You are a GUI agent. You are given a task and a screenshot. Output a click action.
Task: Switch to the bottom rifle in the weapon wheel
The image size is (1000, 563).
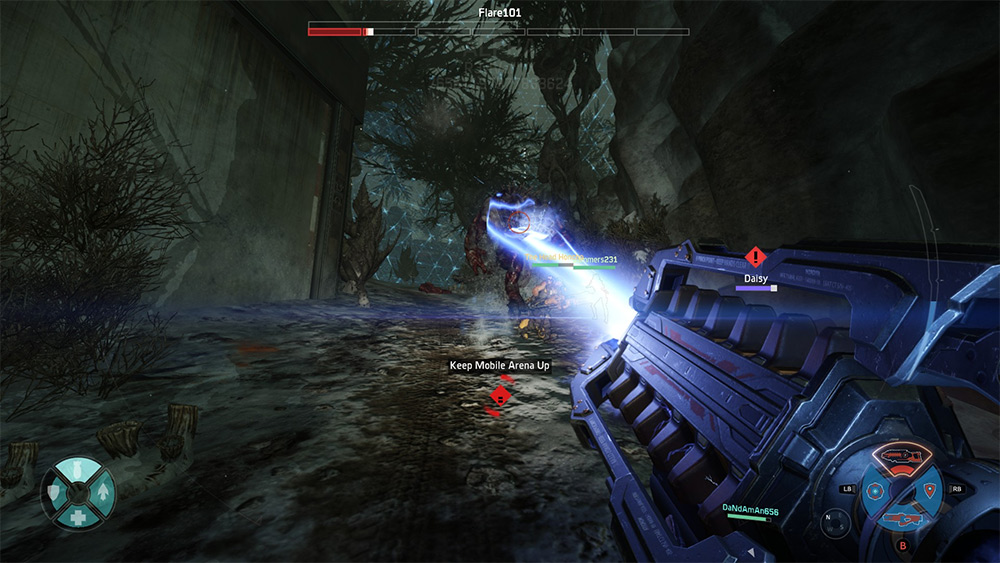(x=902, y=517)
